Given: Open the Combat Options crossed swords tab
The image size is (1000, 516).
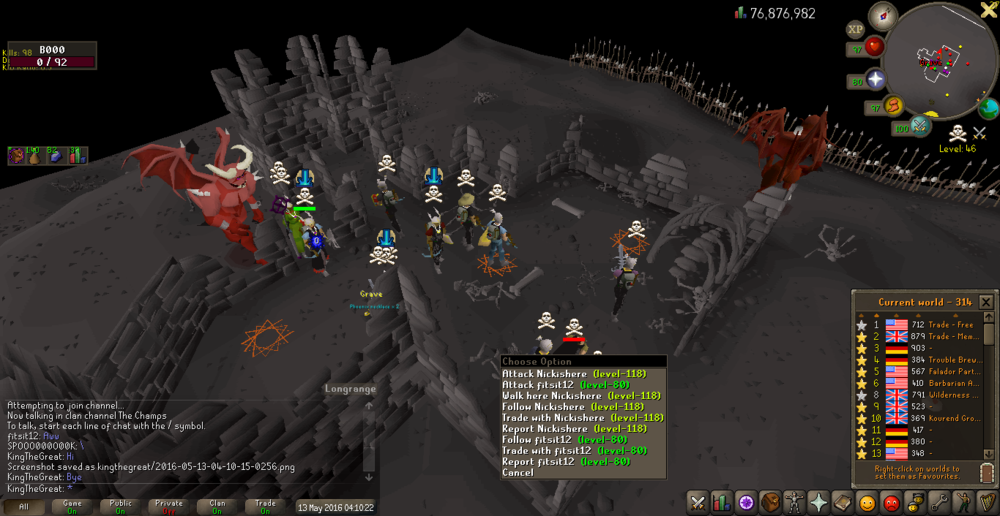Looking at the screenshot, I should (698, 502).
